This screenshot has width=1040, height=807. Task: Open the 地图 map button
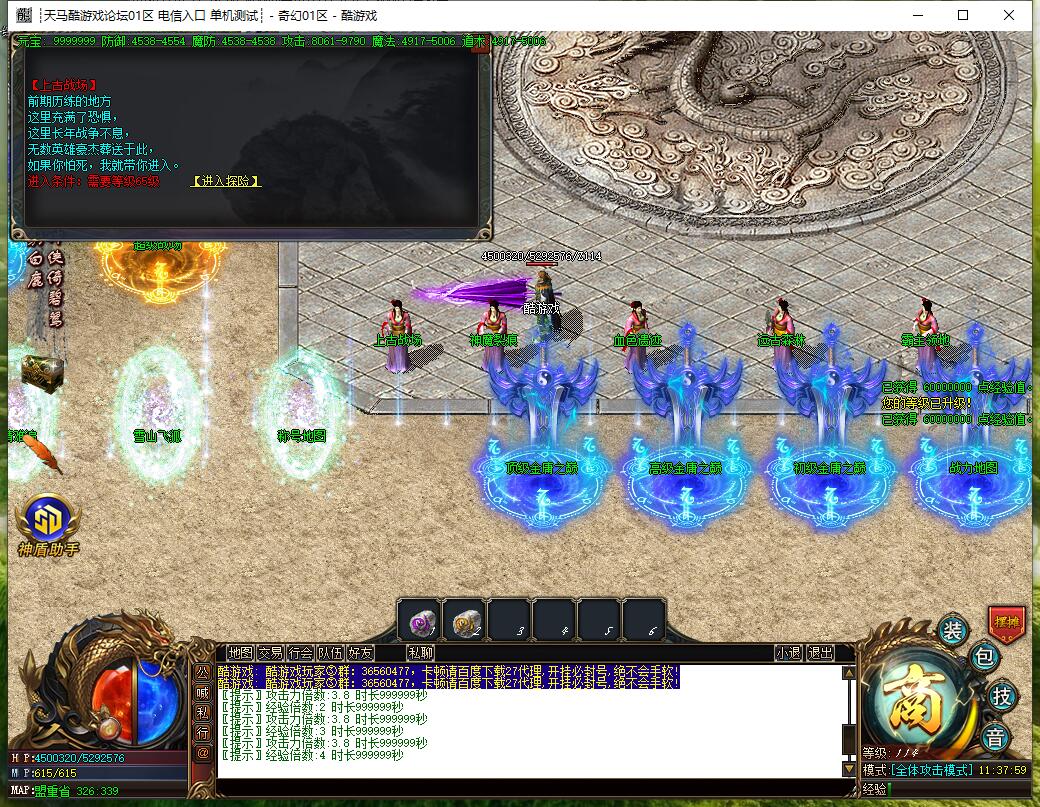pyautogui.click(x=240, y=653)
